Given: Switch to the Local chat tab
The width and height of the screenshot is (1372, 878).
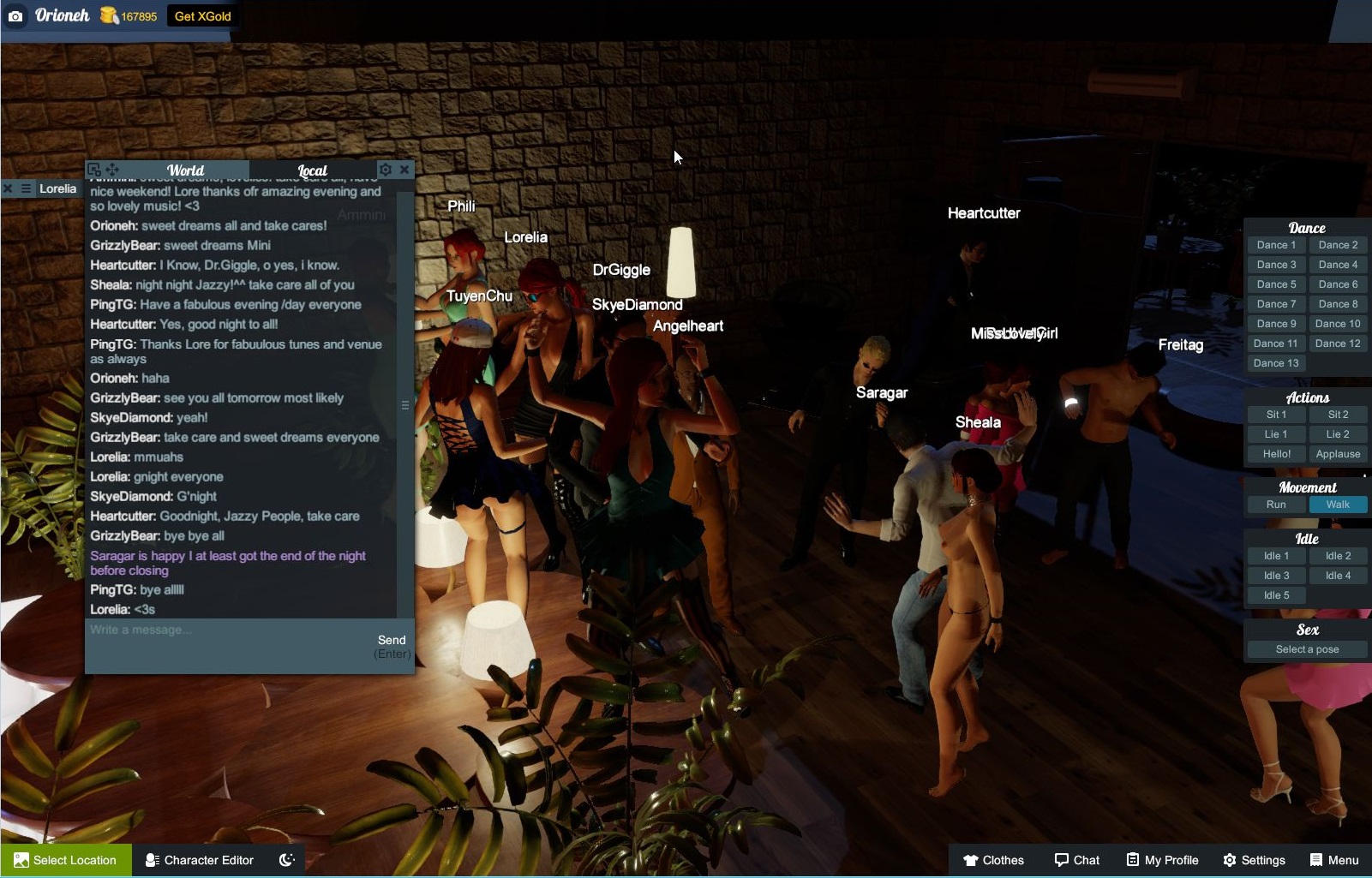Looking at the screenshot, I should coord(312,170).
